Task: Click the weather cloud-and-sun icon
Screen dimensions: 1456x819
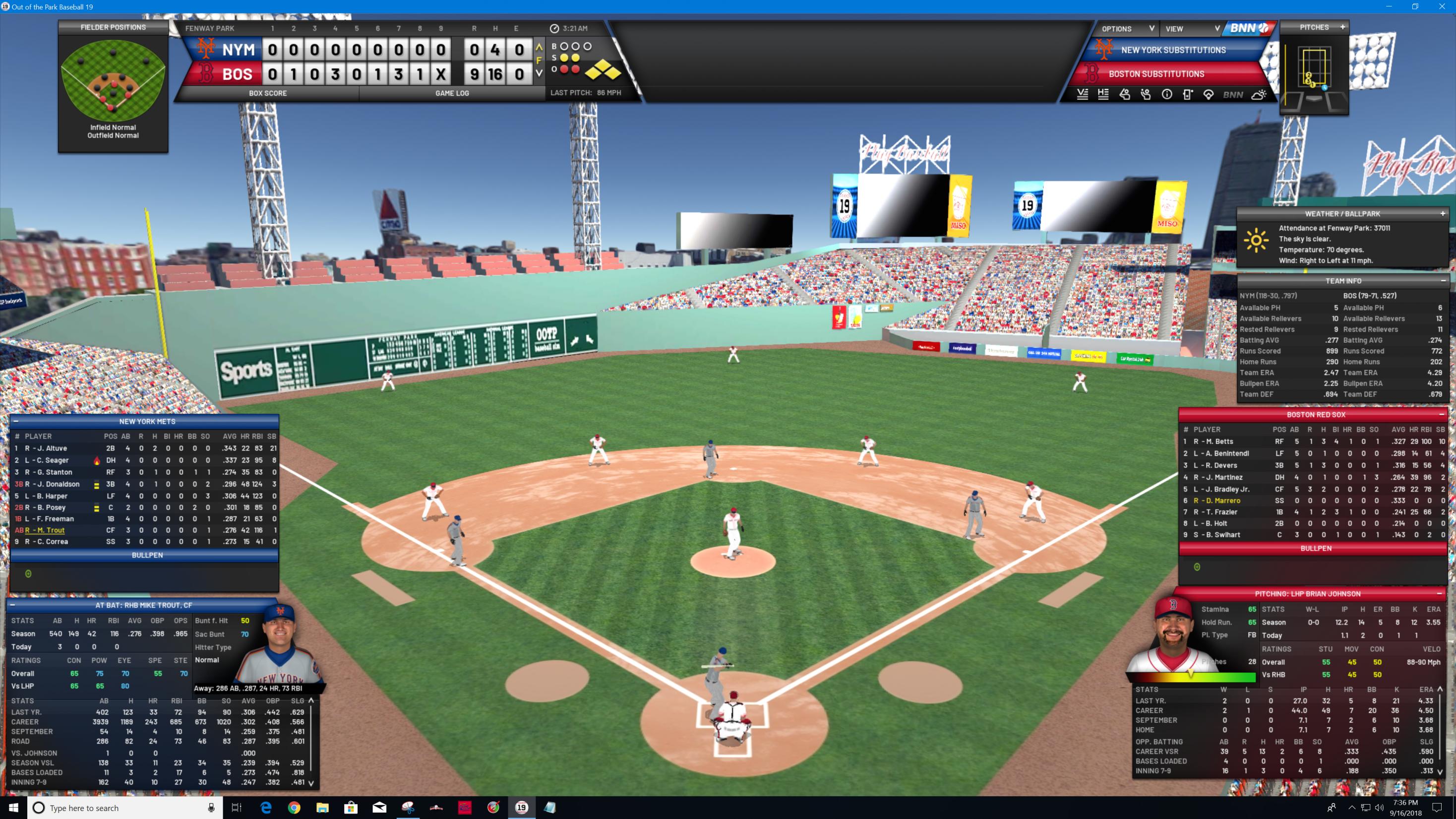Action: pos(1259,95)
